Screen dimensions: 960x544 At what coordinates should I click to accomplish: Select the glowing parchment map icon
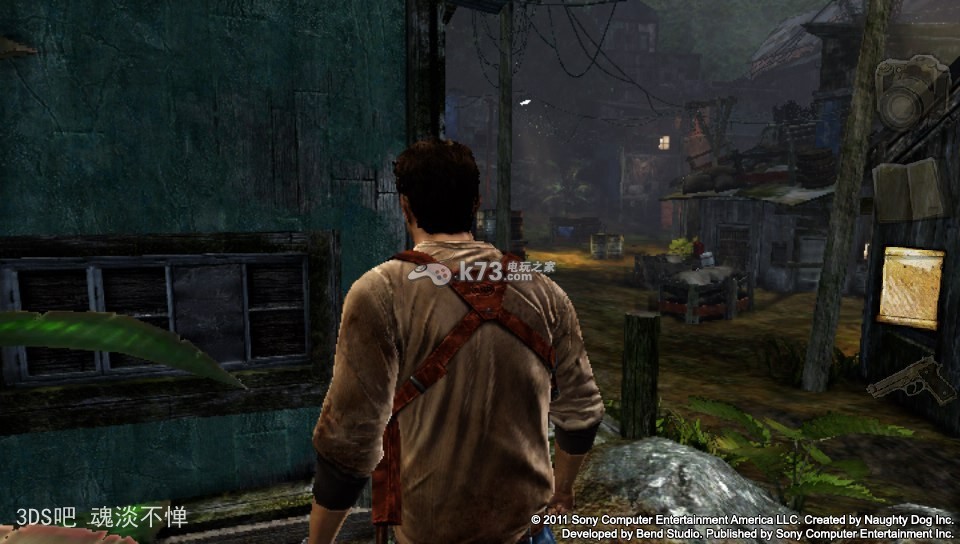click(x=910, y=287)
